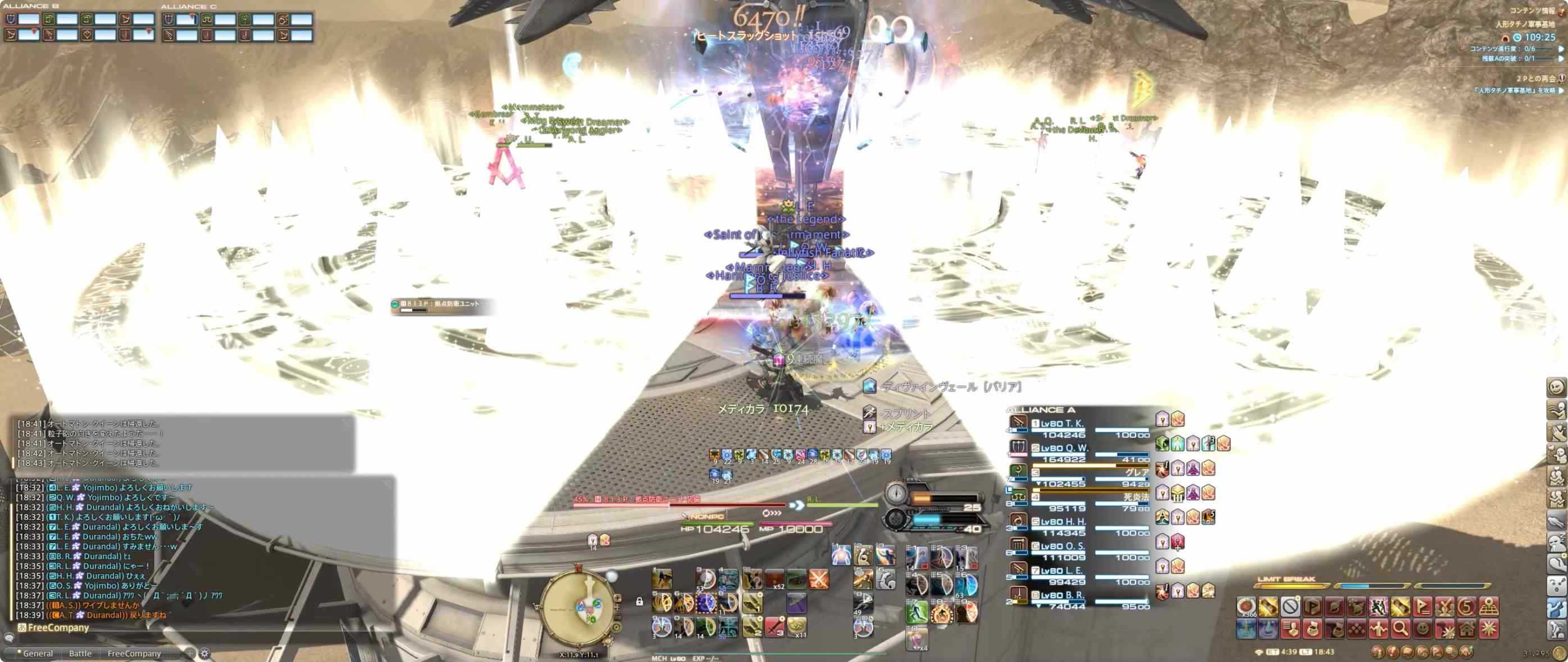
Task: Click the あ input mode indicator near FreeCompany field
Action: pos(22,627)
